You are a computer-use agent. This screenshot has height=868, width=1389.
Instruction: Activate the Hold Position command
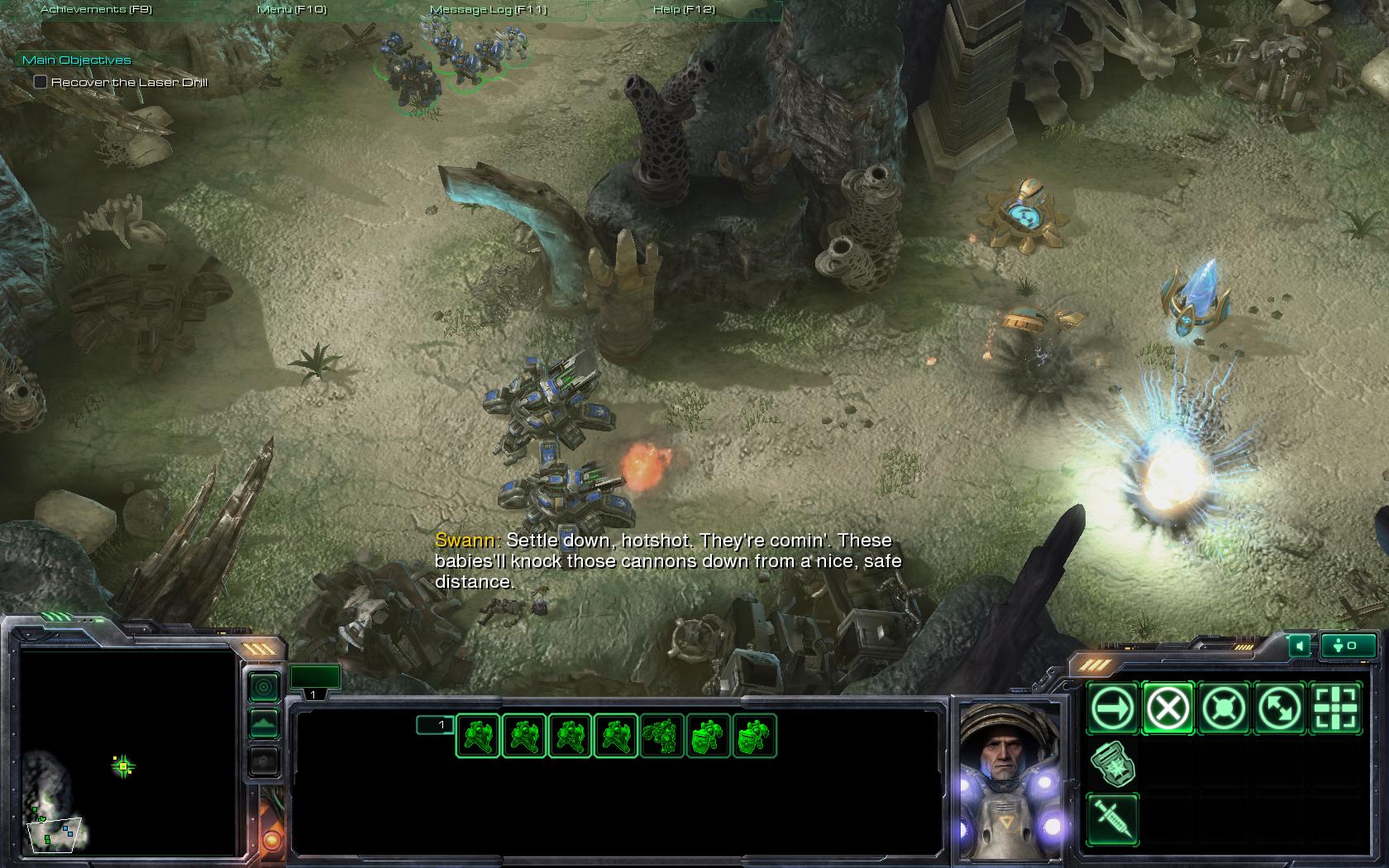(x=1223, y=708)
